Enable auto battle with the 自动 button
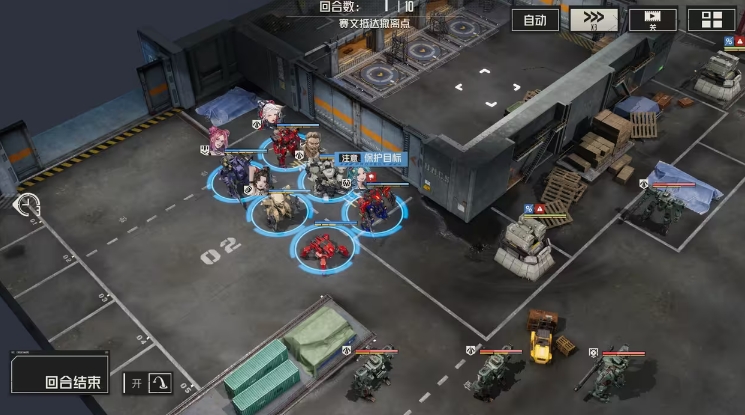 tap(534, 20)
